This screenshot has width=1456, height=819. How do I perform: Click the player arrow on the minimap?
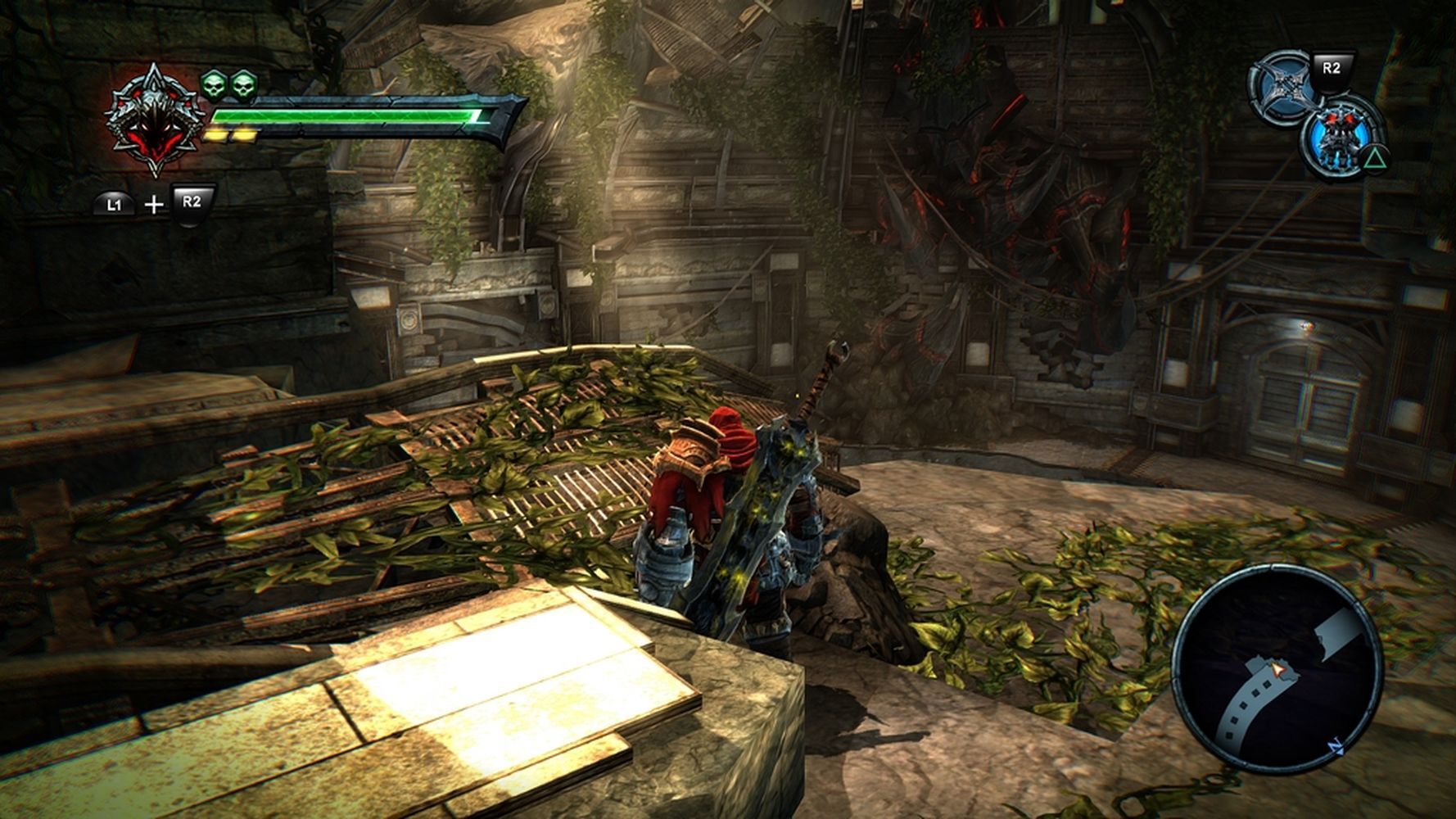(x=1275, y=671)
